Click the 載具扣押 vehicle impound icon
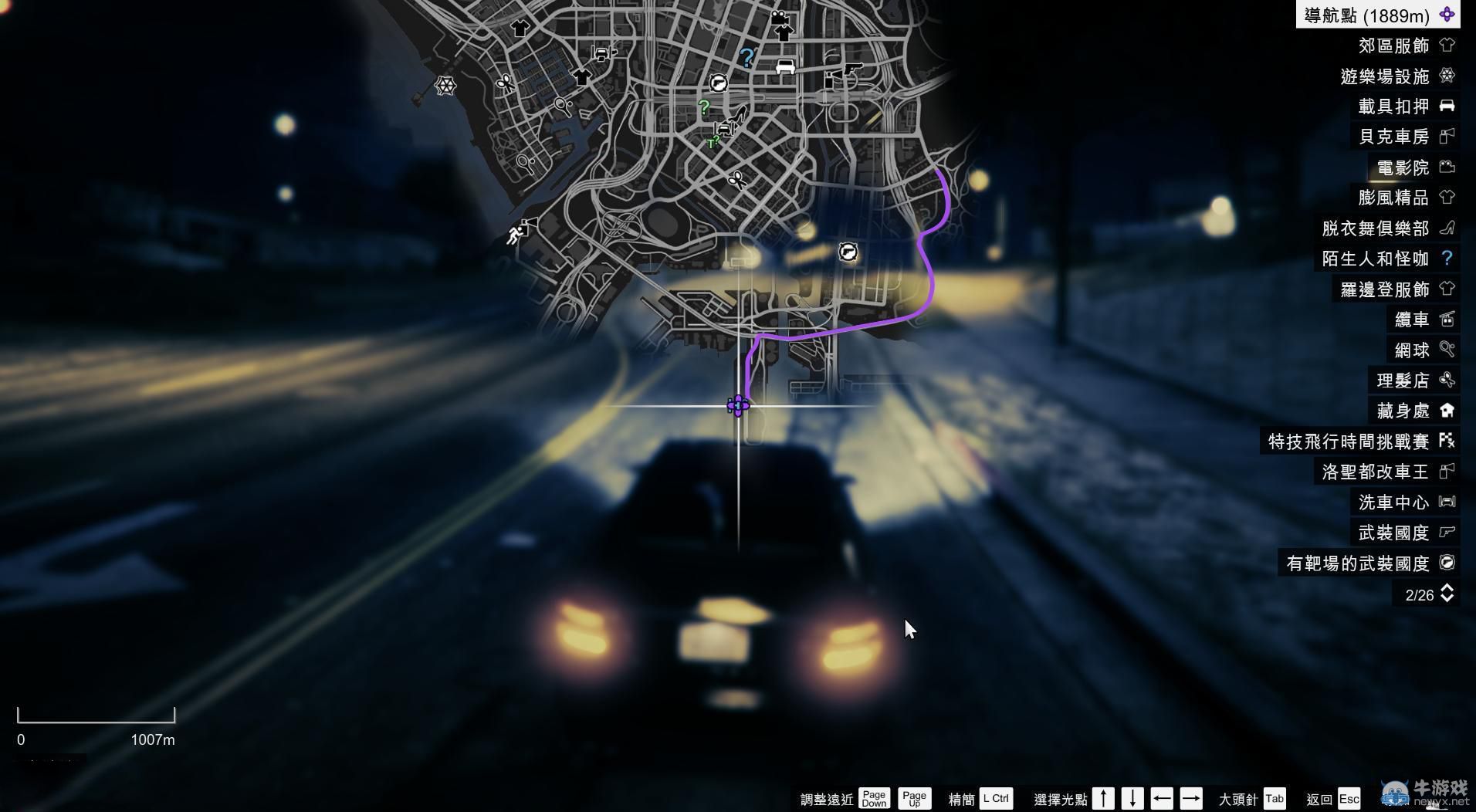The width and height of the screenshot is (1476, 812). (x=1447, y=106)
